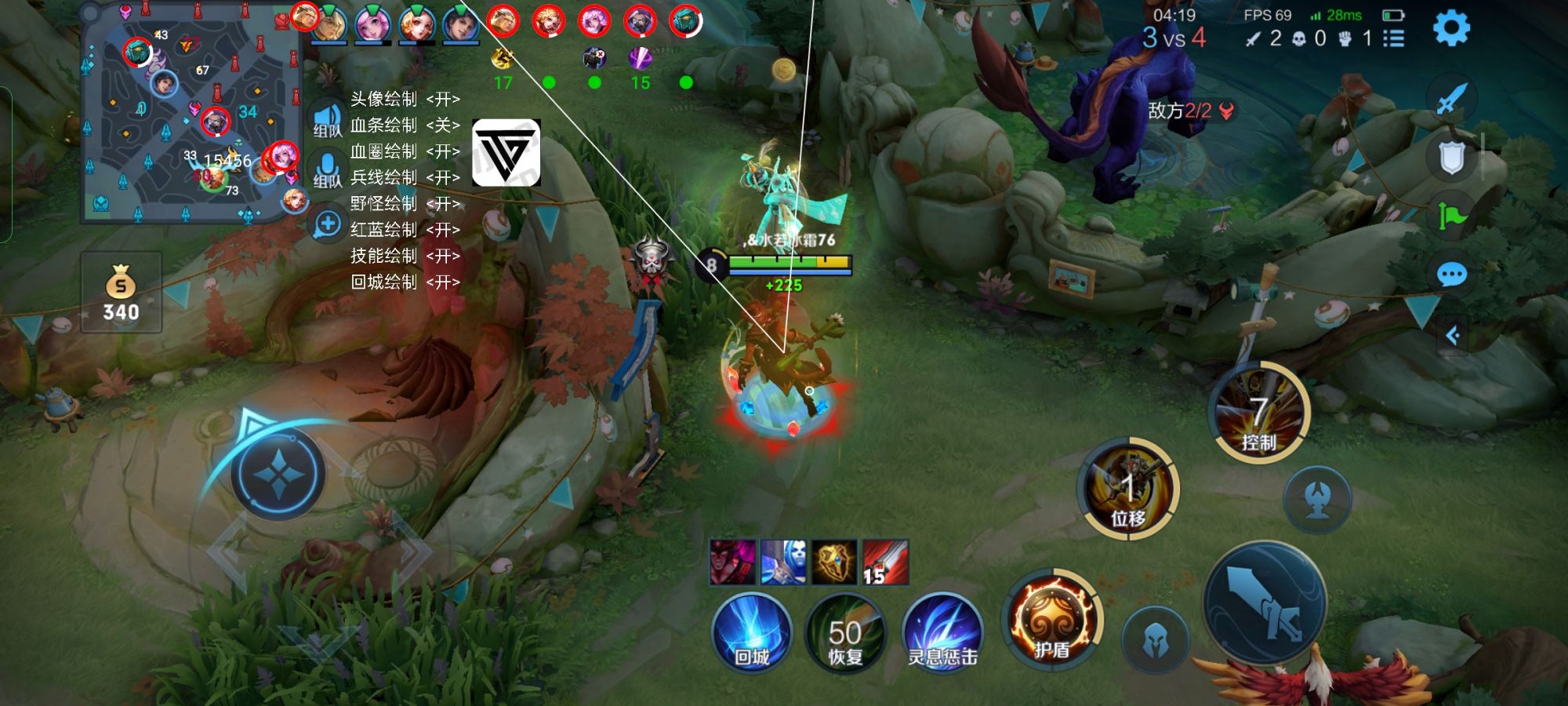1568x706 pixels.
Task: Open the quick chat bubble
Action: (1451, 275)
